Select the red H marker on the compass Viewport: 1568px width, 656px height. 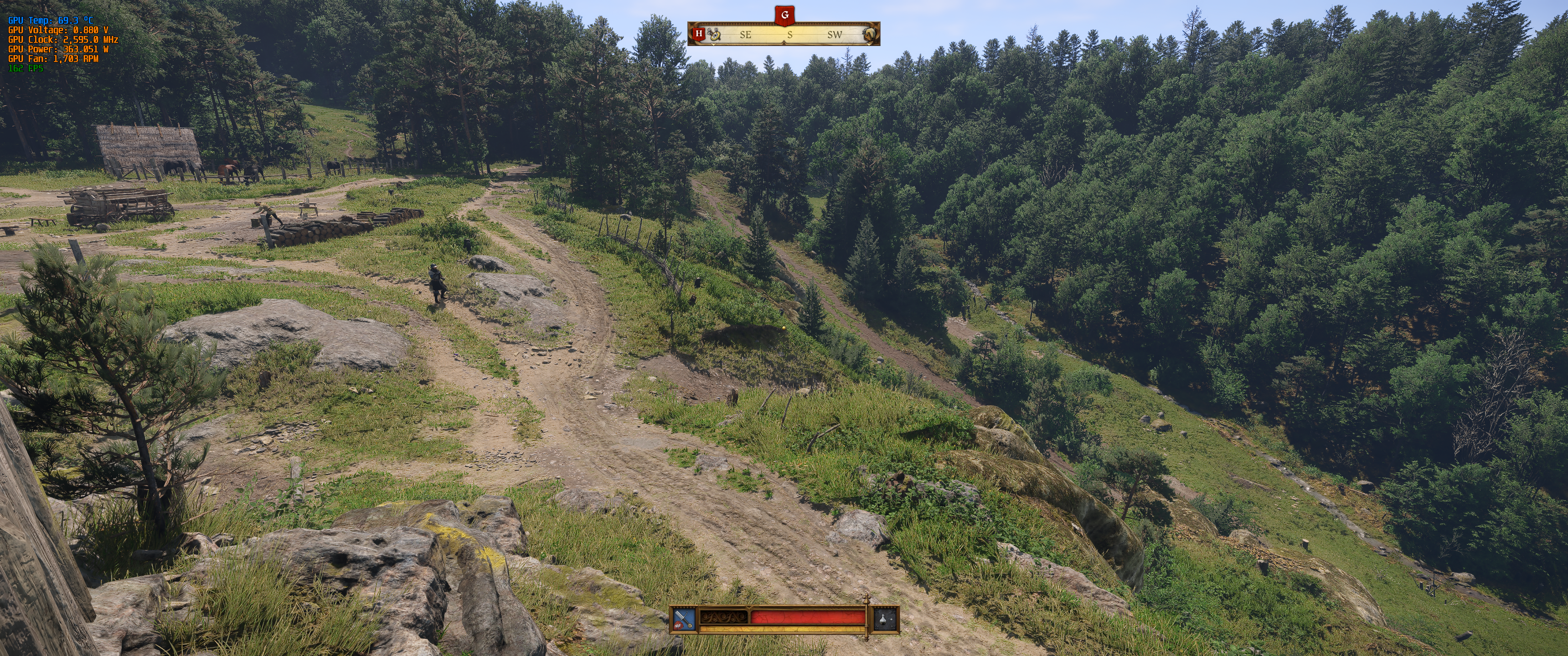tap(699, 33)
